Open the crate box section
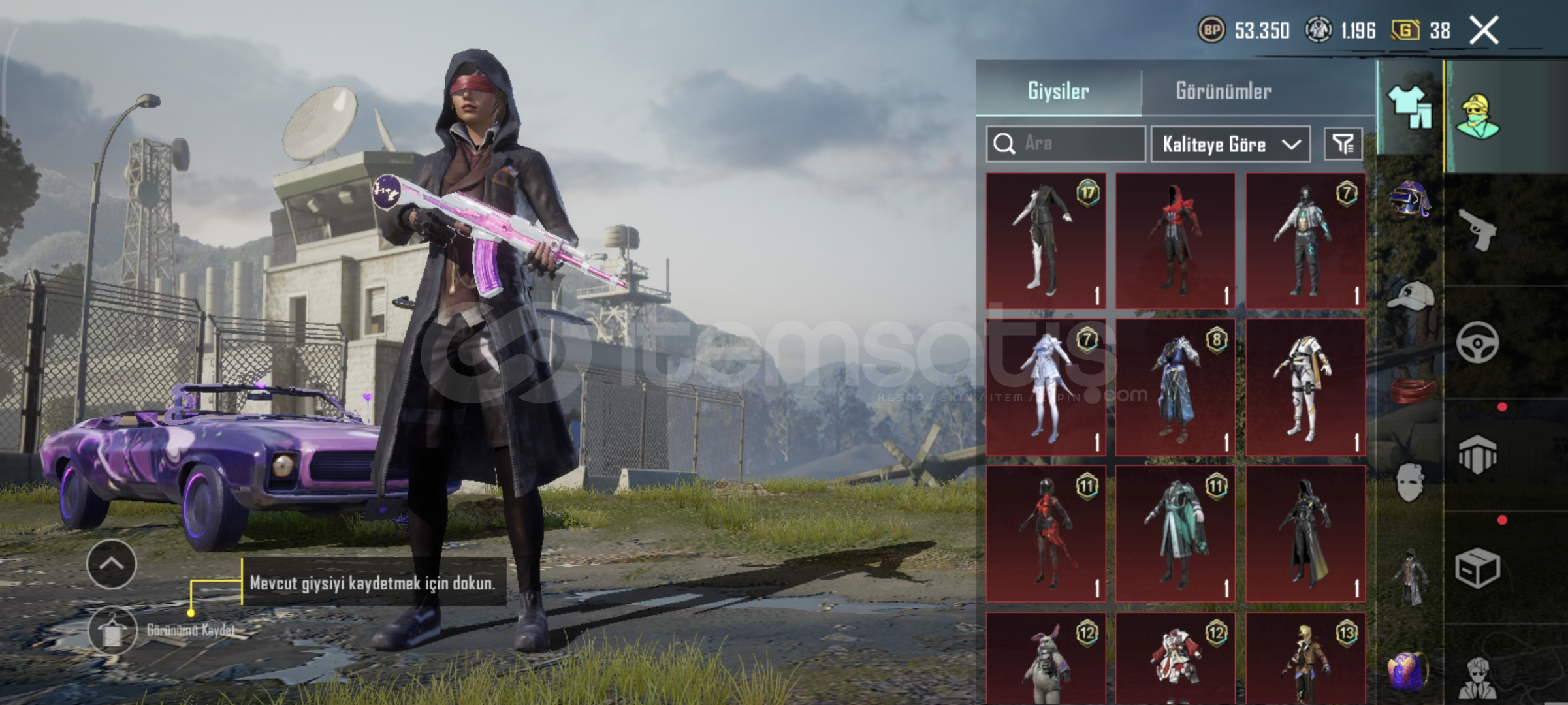The image size is (1568, 705). click(1477, 568)
